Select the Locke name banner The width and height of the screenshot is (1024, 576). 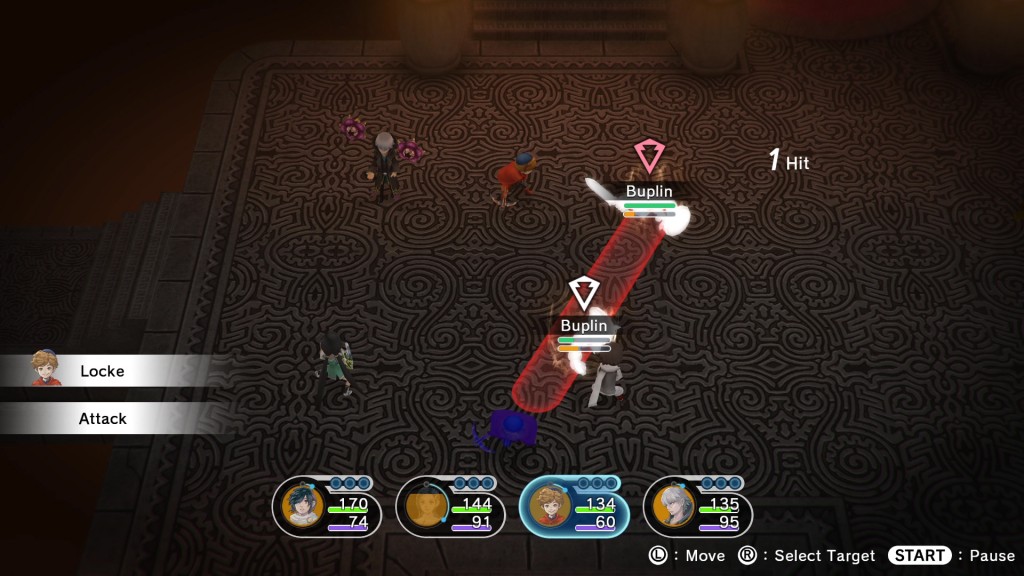(103, 371)
